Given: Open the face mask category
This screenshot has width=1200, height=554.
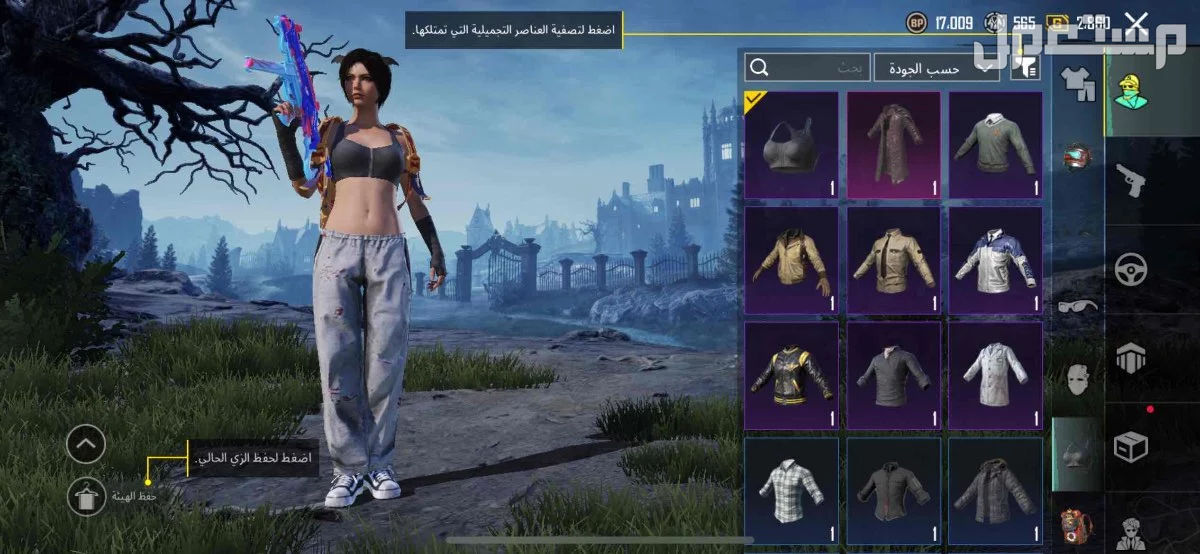Looking at the screenshot, I should 1077,380.
